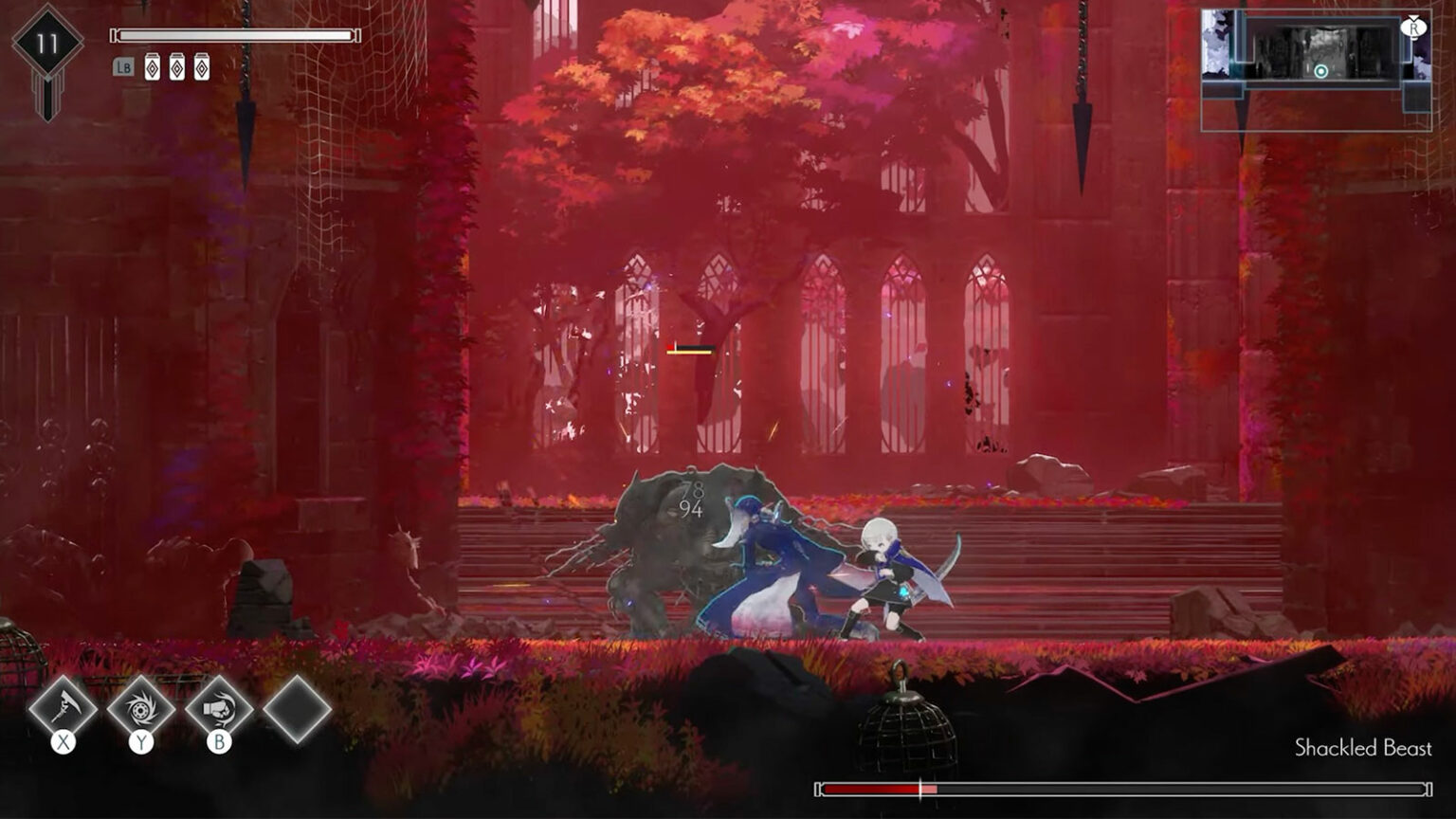Viewport: 1456px width, 819px height.
Task: Click the first healing flask charge icon
Action: (x=153, y=66)
